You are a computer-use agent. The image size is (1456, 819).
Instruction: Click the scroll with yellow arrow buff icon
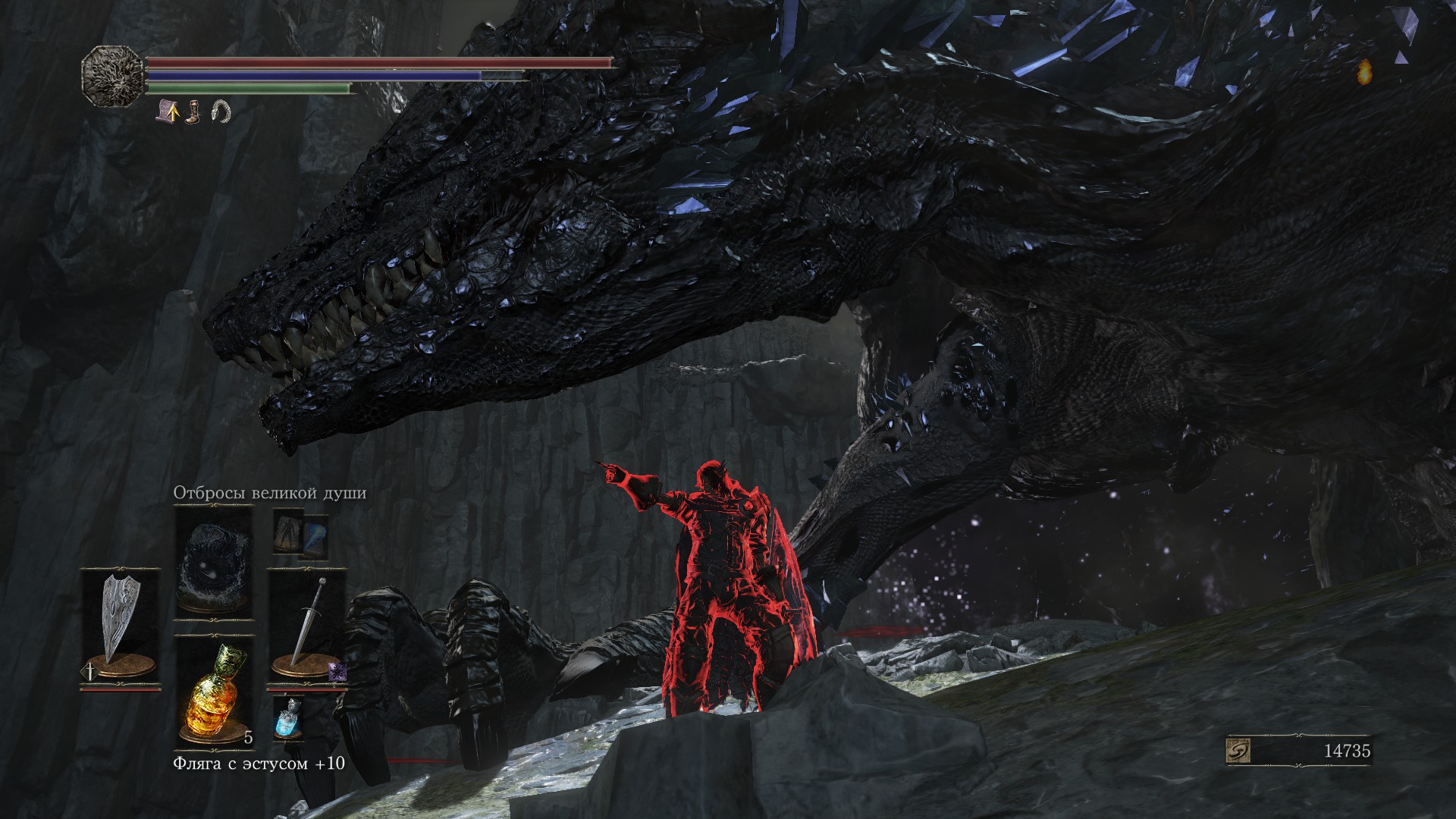(168, 112)
